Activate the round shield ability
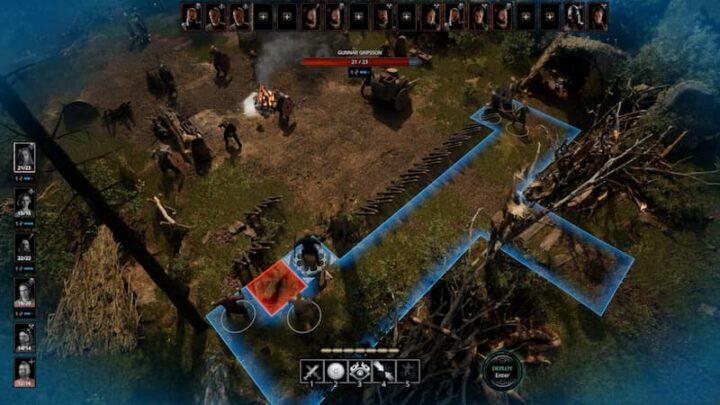720x405 pixels. pos(336,370)
